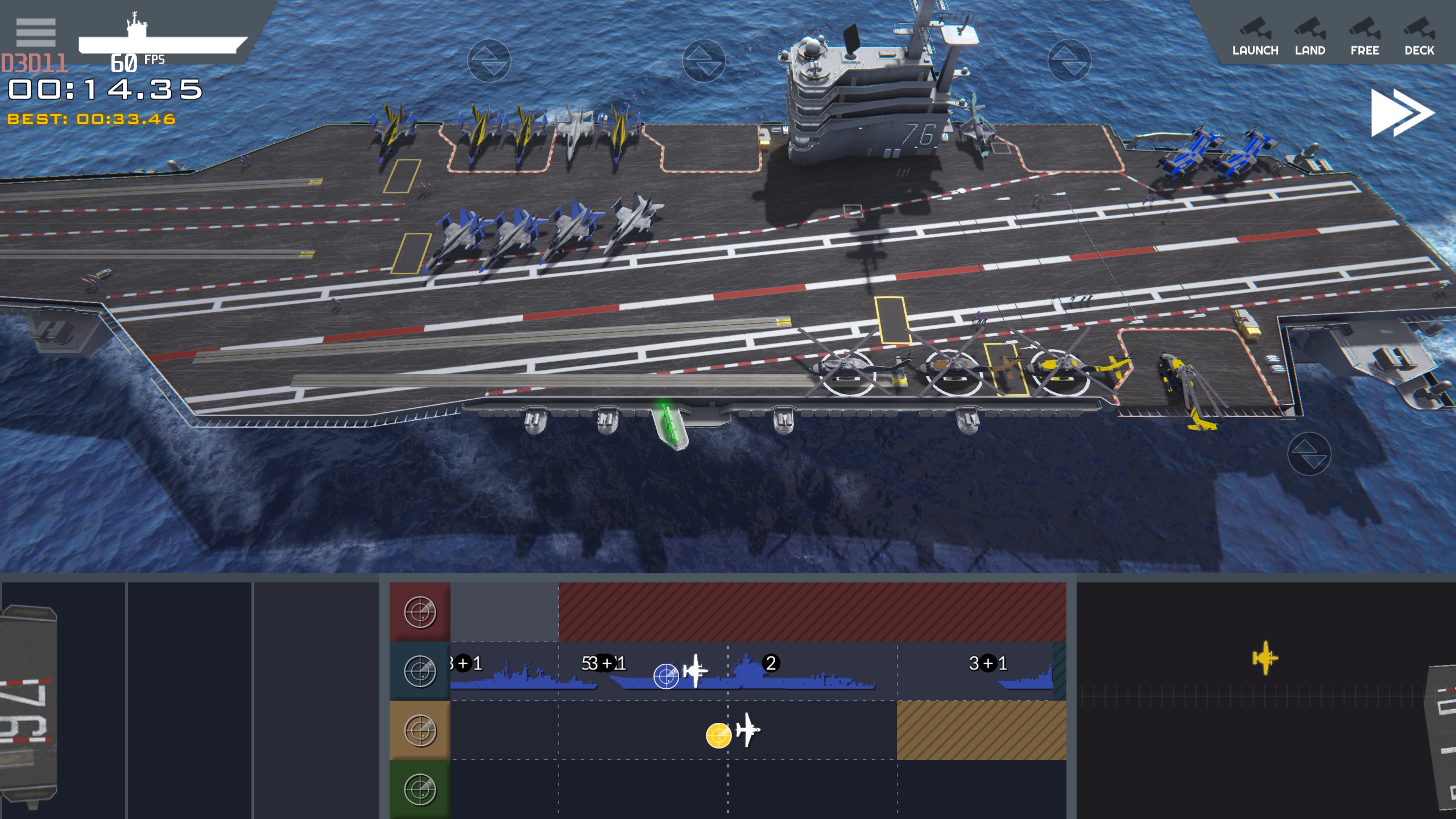Click the fast-forward double arrow button
The width and height of the screenshot is (1456, 819).
[x=1402, y=113]
